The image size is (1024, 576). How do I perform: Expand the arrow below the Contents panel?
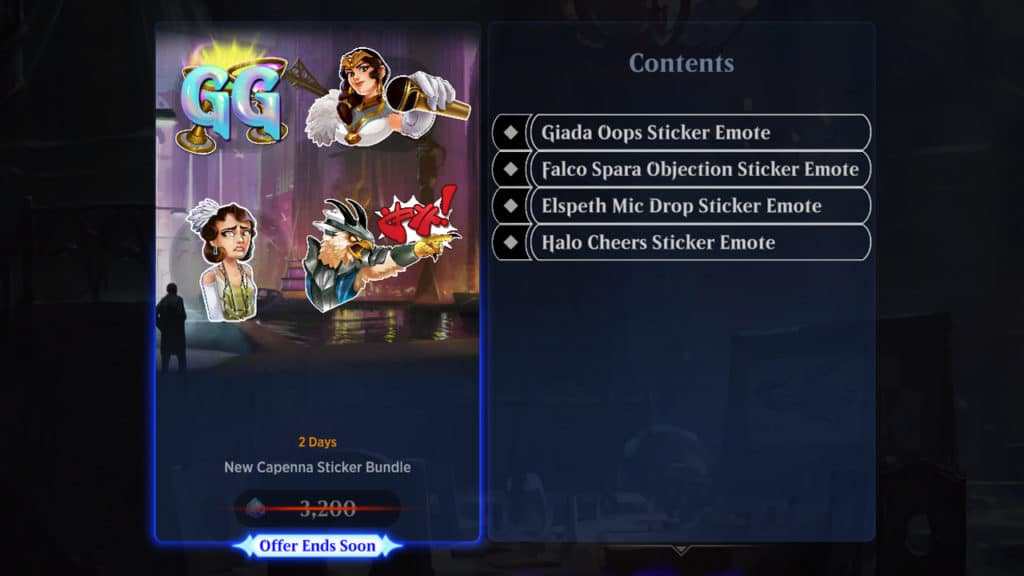[680, 549]
